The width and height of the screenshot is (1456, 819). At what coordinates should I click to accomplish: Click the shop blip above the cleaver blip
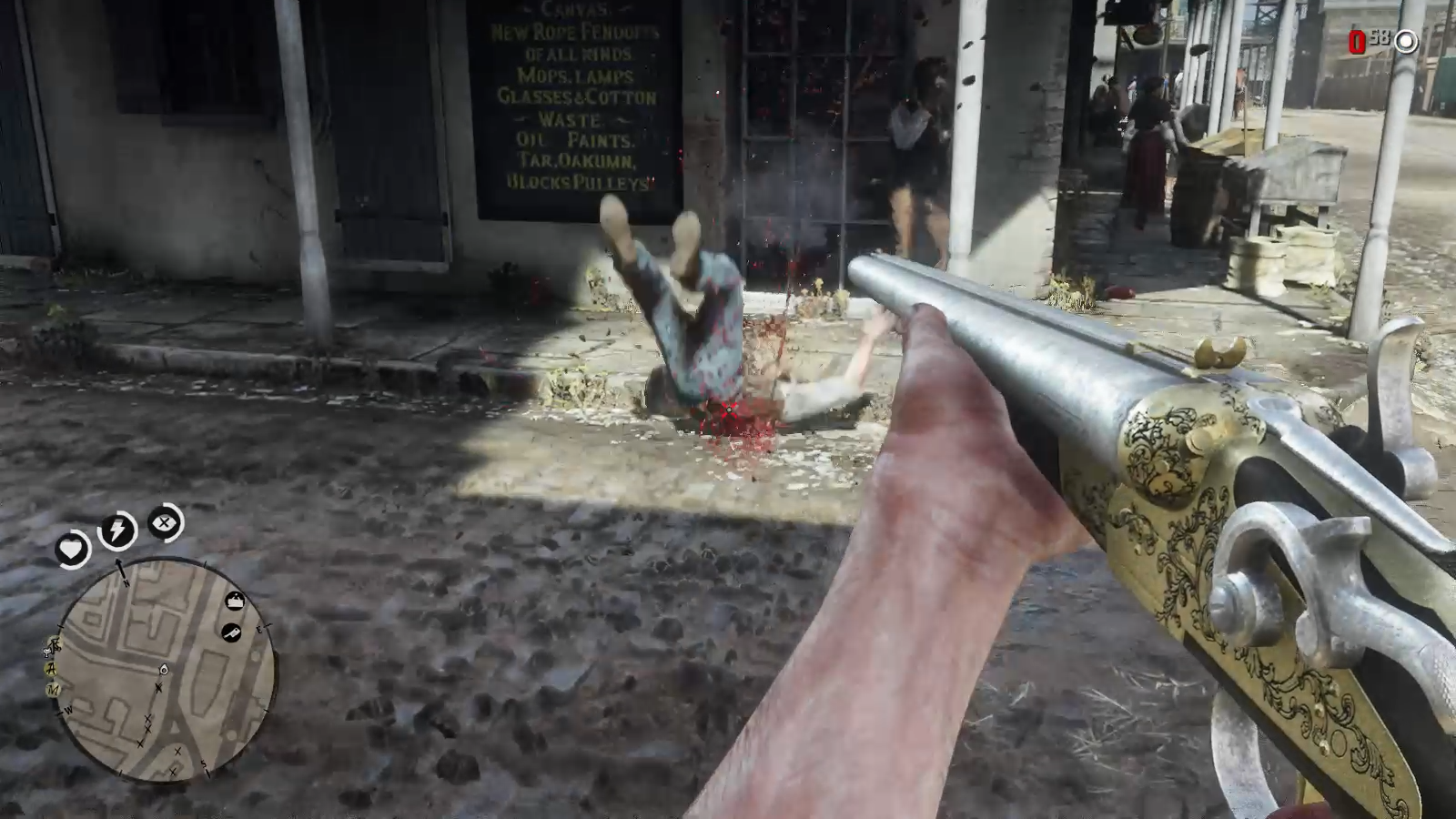click(236, 601)
